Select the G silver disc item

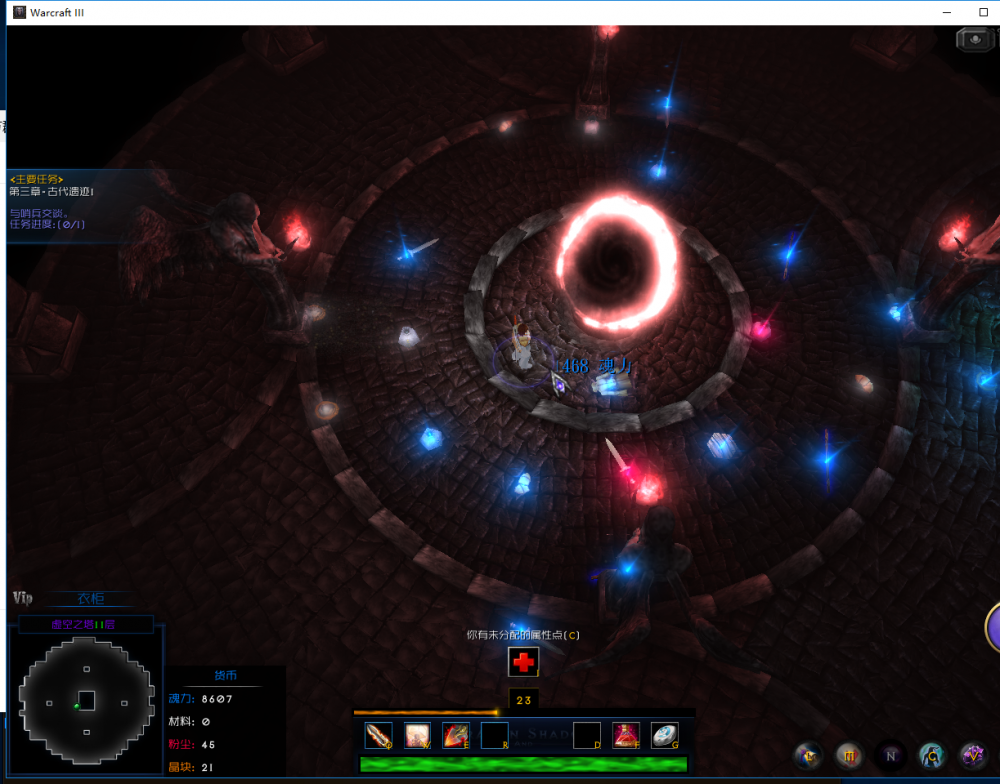[664, 736]
